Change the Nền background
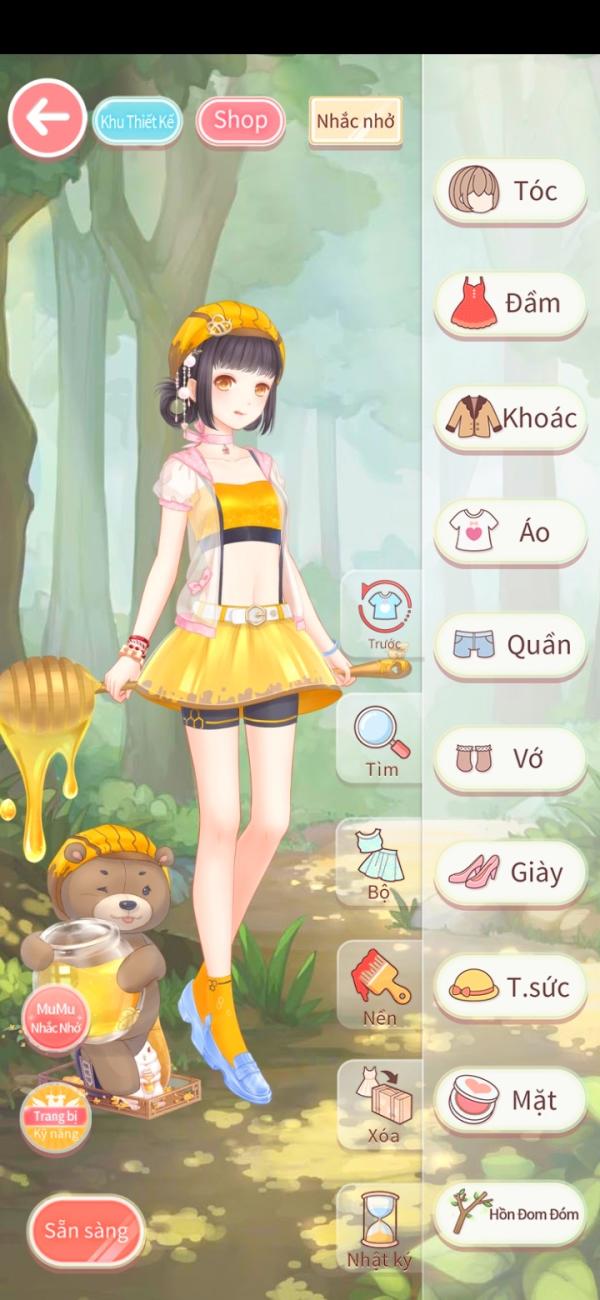Viewport: 600px width, 1300px height. (x=380, y=984)
